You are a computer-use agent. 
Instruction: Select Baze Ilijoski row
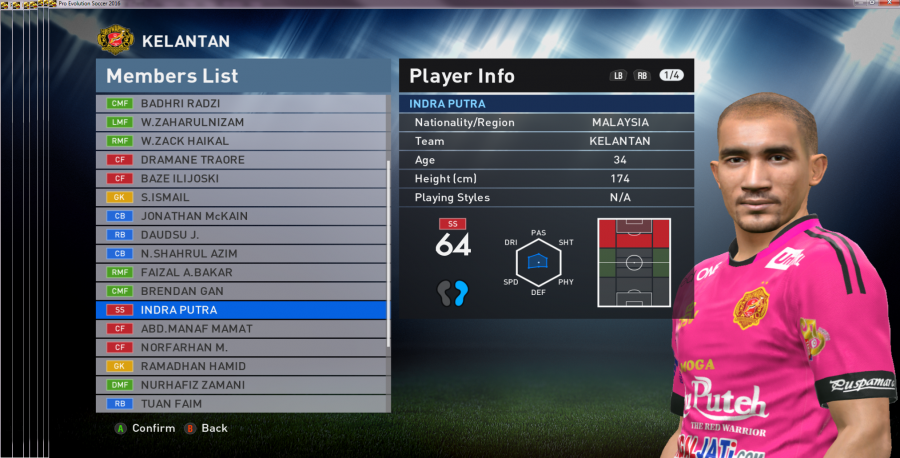point(242,179)
